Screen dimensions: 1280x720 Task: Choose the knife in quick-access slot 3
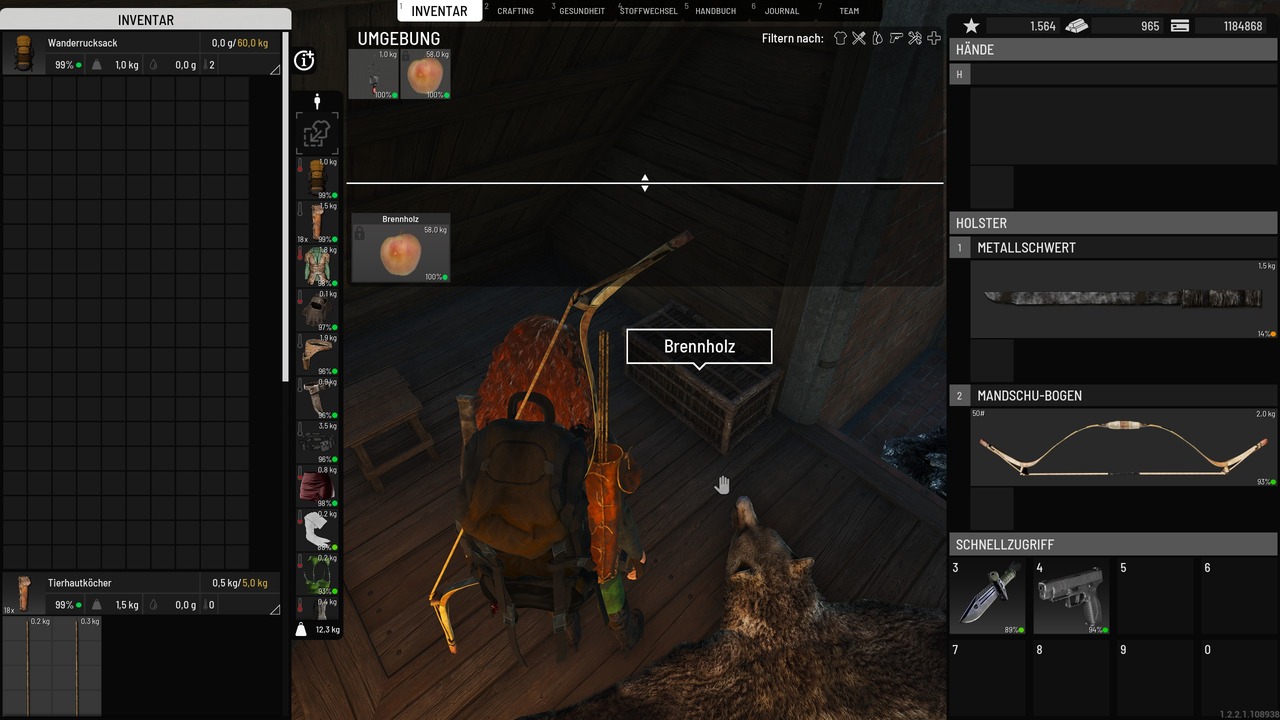[x=987, y=596]
